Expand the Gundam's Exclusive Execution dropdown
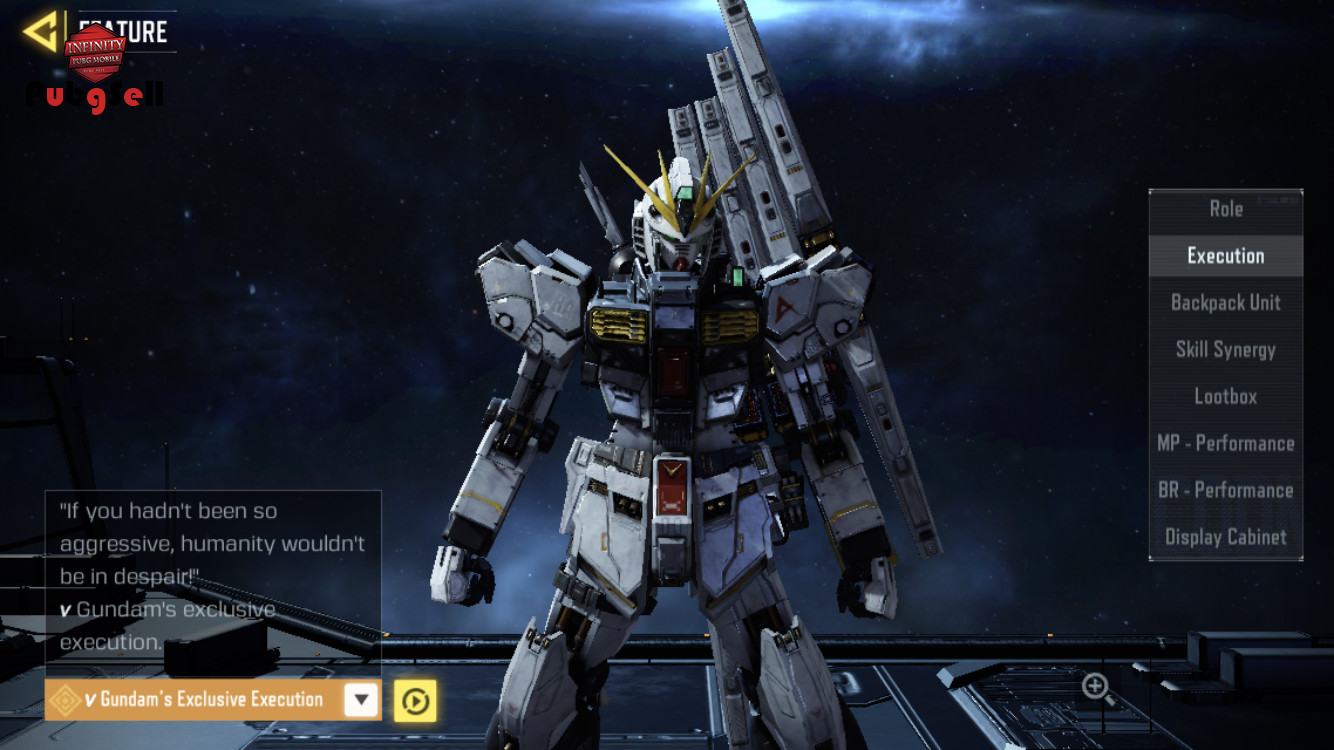 361,700
